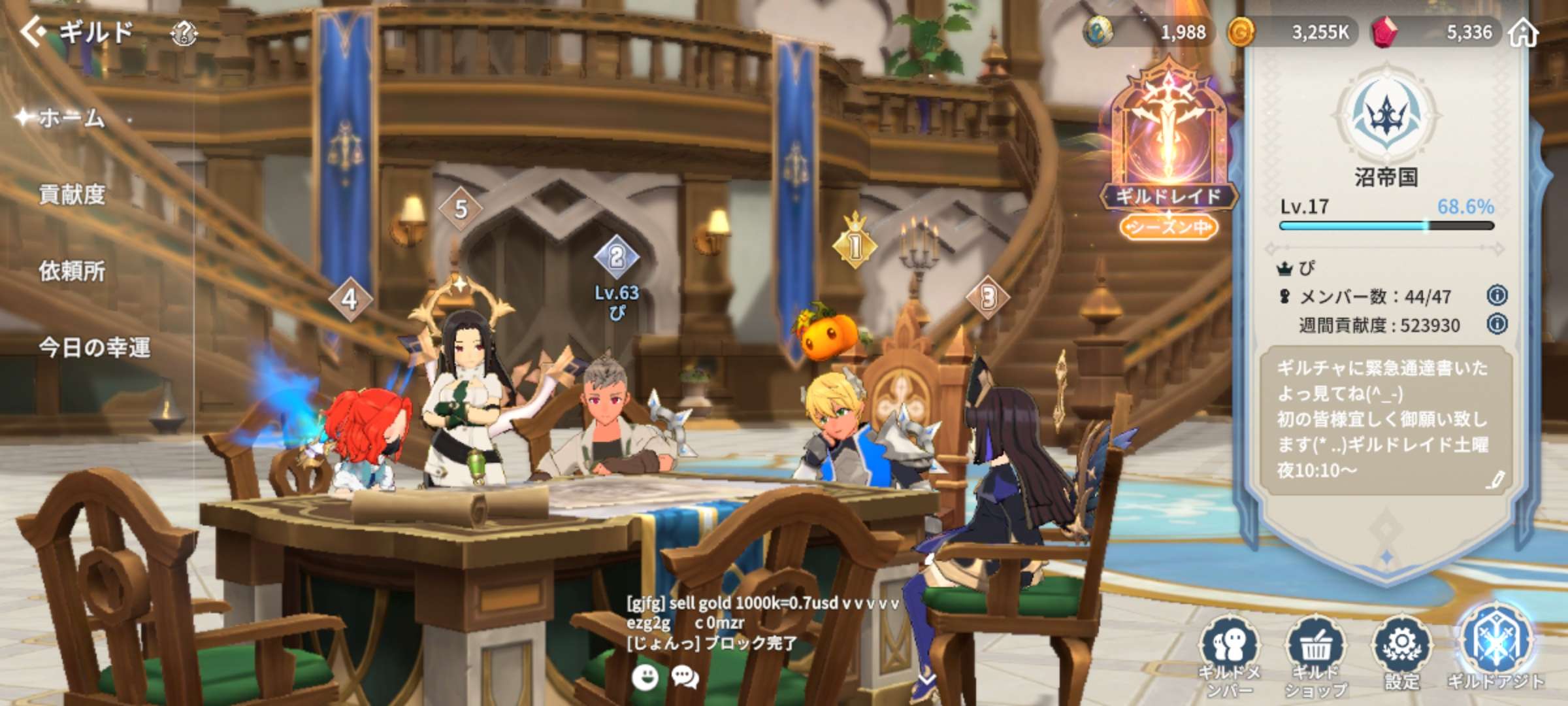Show the 今日の幸運 tab
This screenshot has height=706, width=1568.
pyautogui.click(x=94, y=347)
